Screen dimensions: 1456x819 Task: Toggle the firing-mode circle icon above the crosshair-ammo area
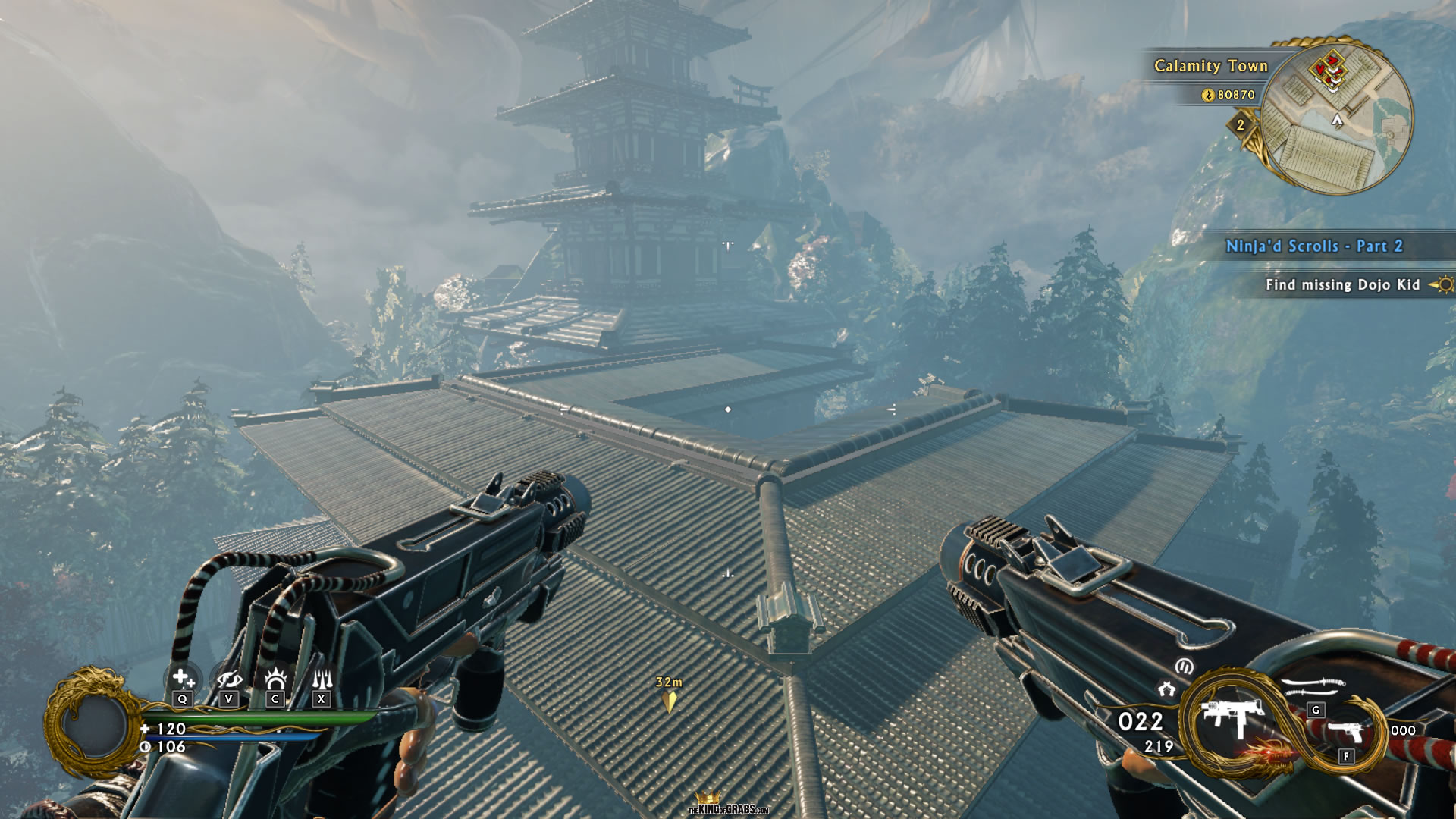click(x=1185, y=666)
